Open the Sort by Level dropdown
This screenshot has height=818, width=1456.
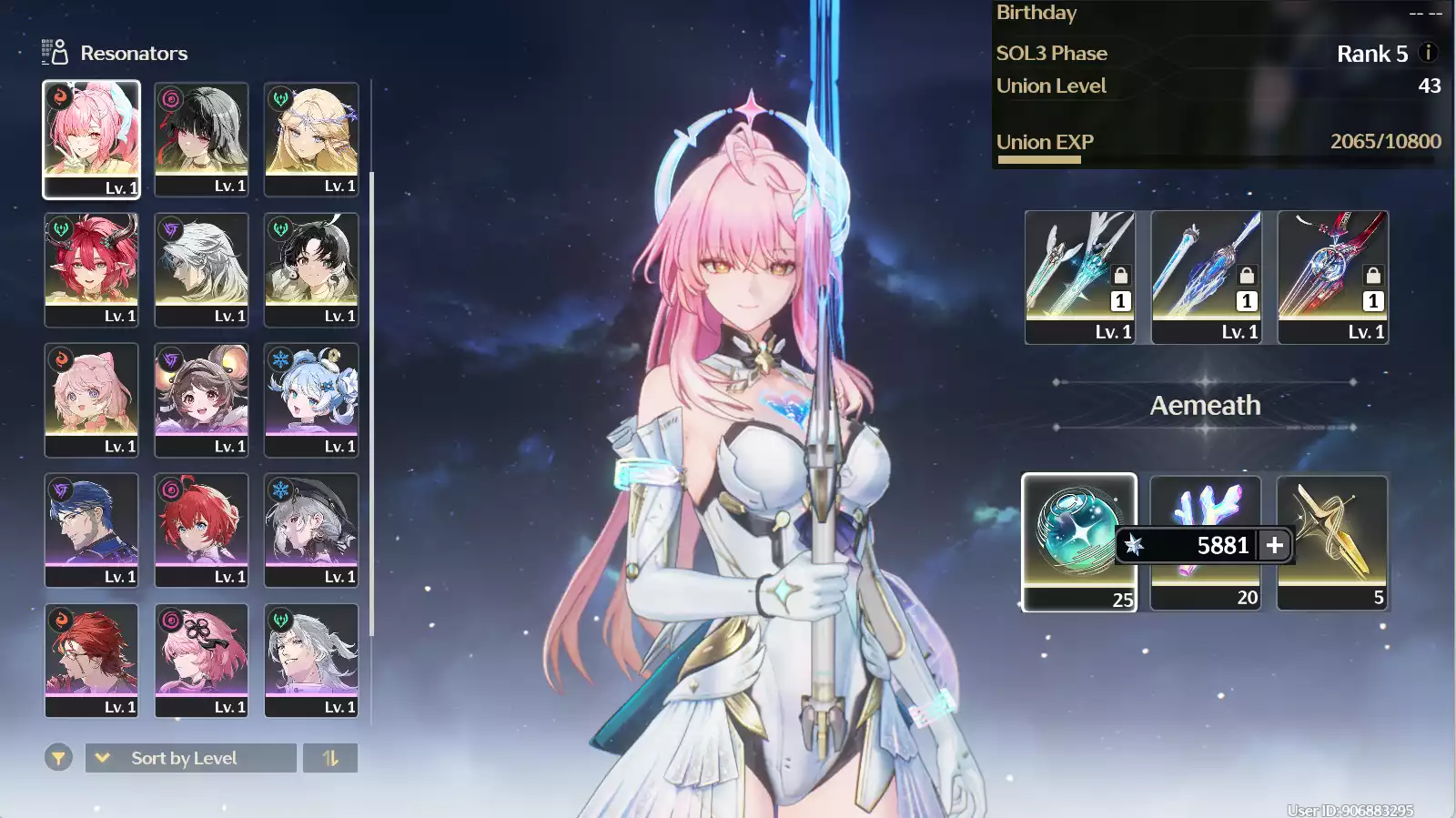[x=190, y=758]
